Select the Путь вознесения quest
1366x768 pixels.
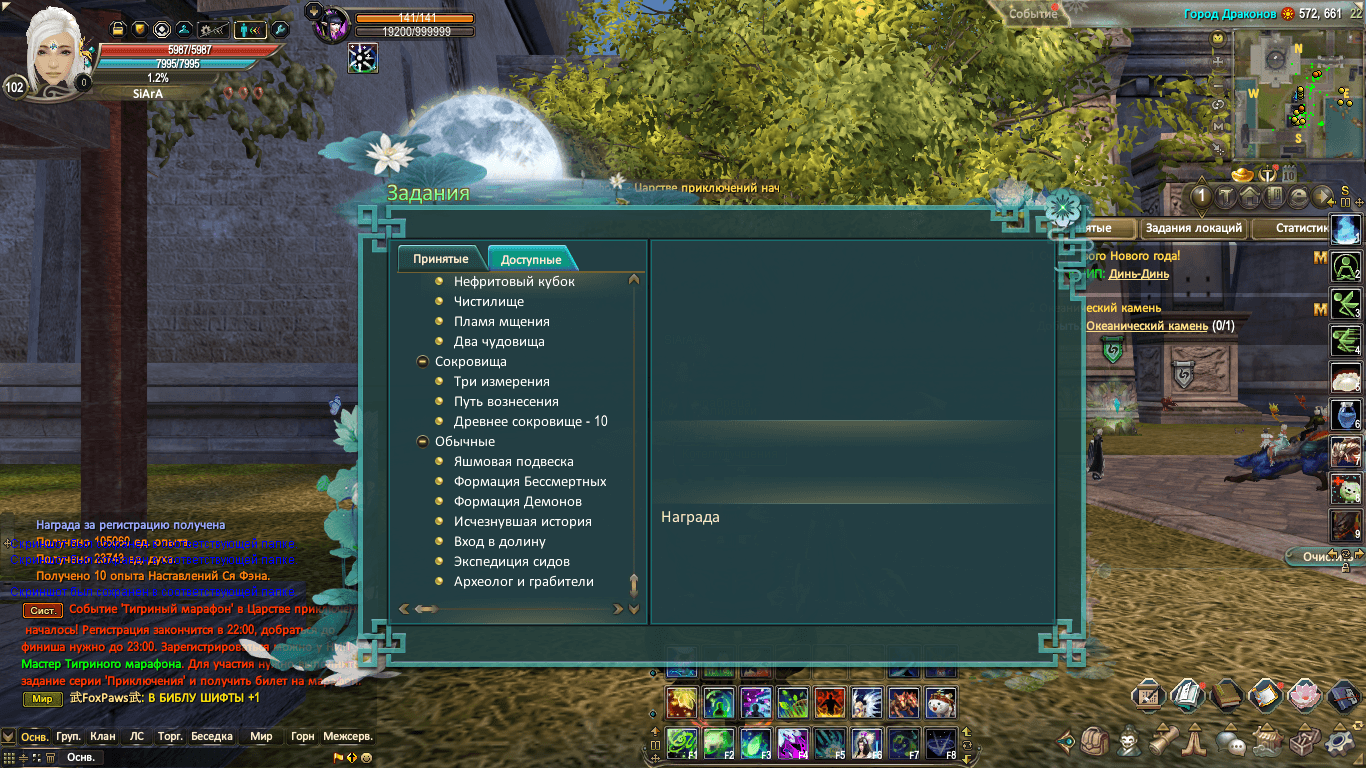point(506,402)
